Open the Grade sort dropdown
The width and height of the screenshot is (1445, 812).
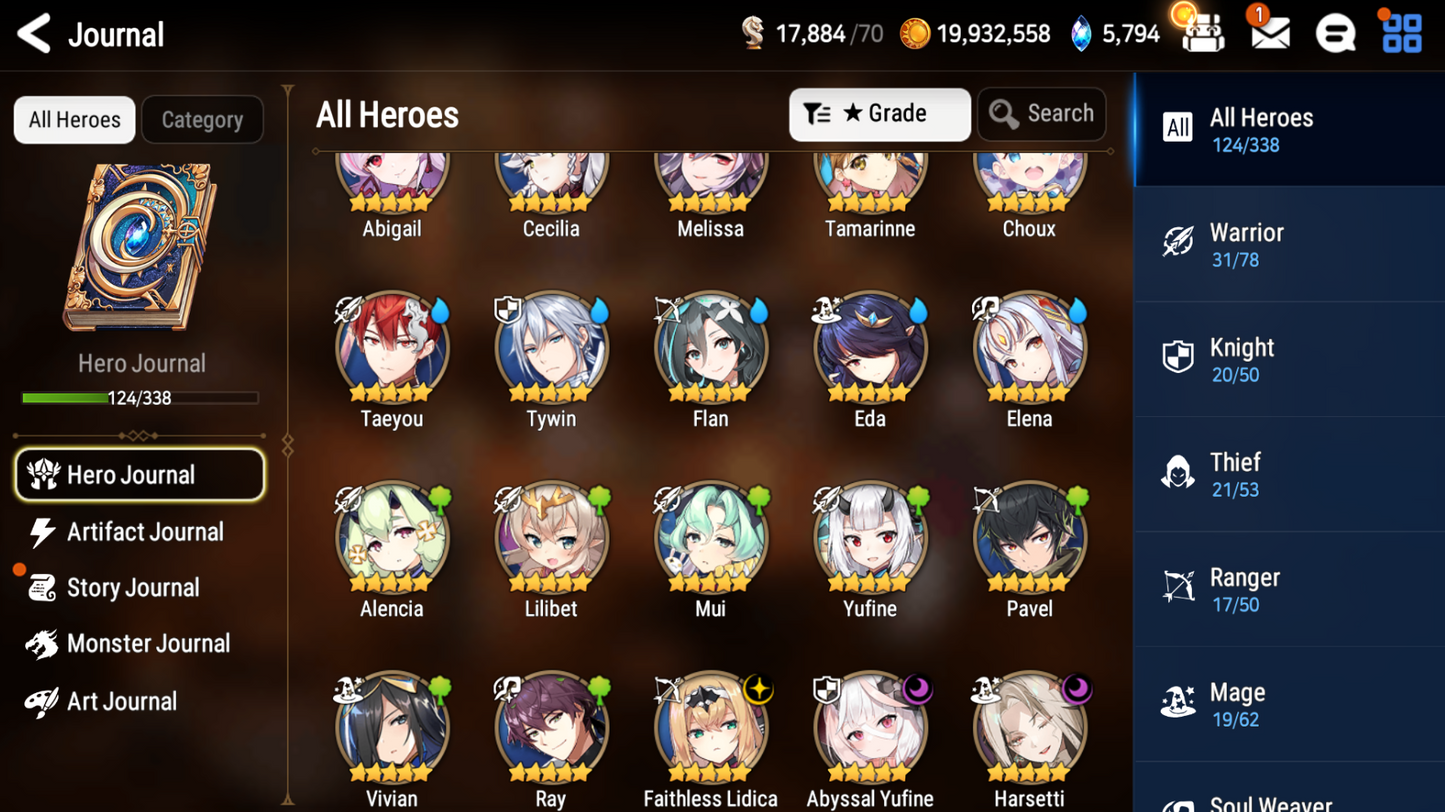[879, 114]
